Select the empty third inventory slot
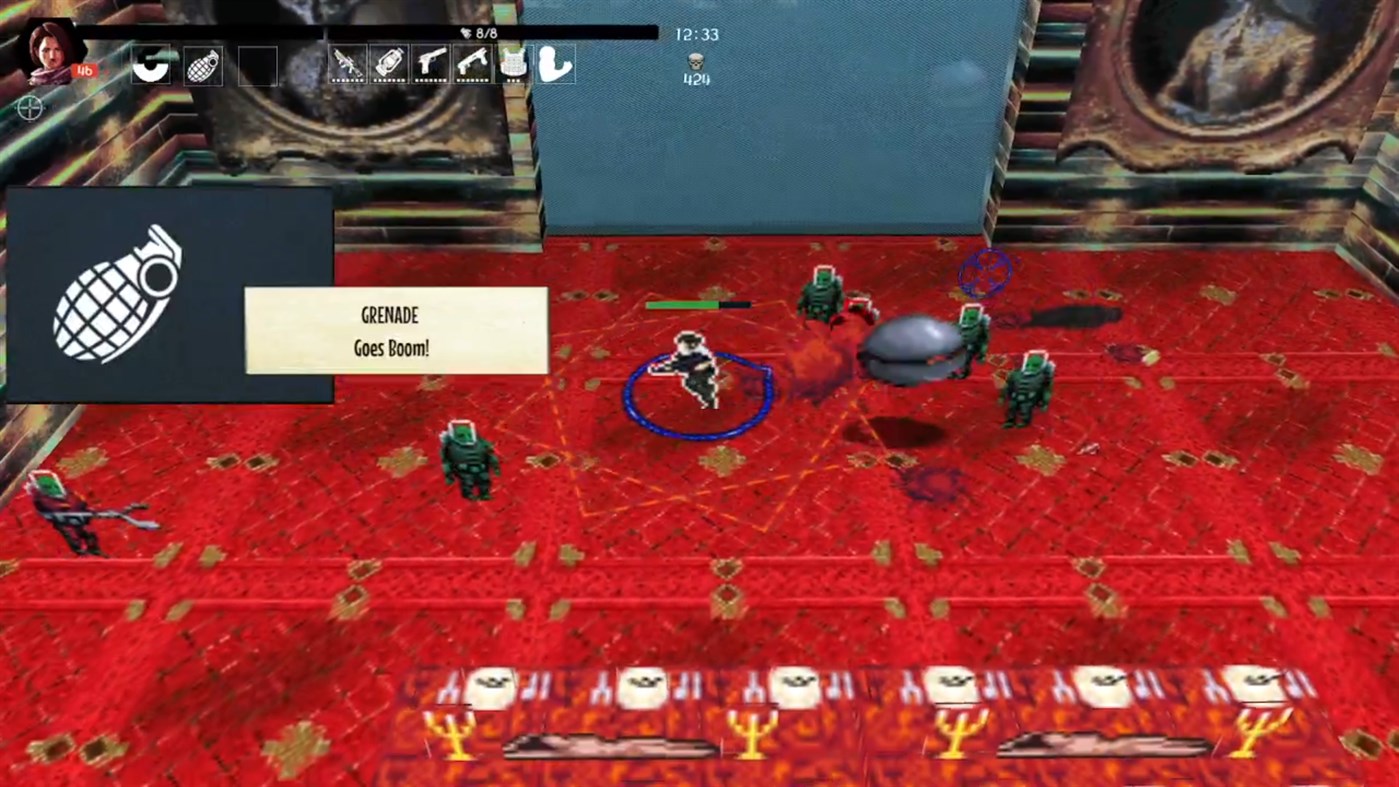The width and height of the screenshot is (1399, 787). pyautogui.click(x=257, y=64)
